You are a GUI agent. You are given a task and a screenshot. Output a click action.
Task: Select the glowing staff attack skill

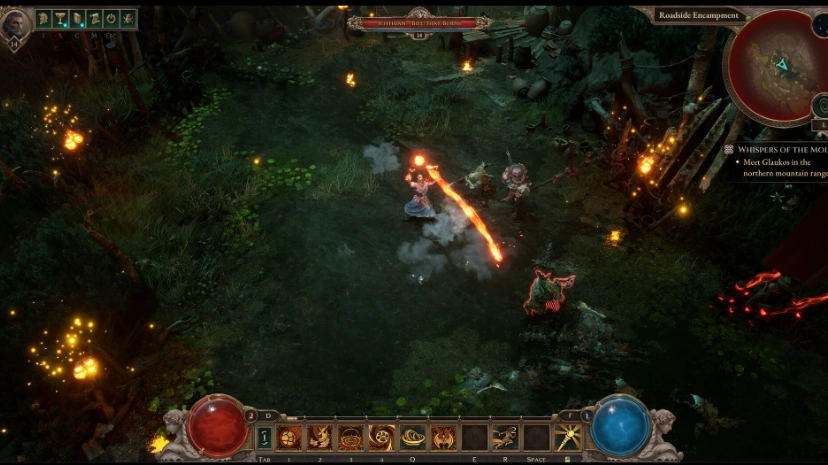pyautogui.click(x=568, y=438)
